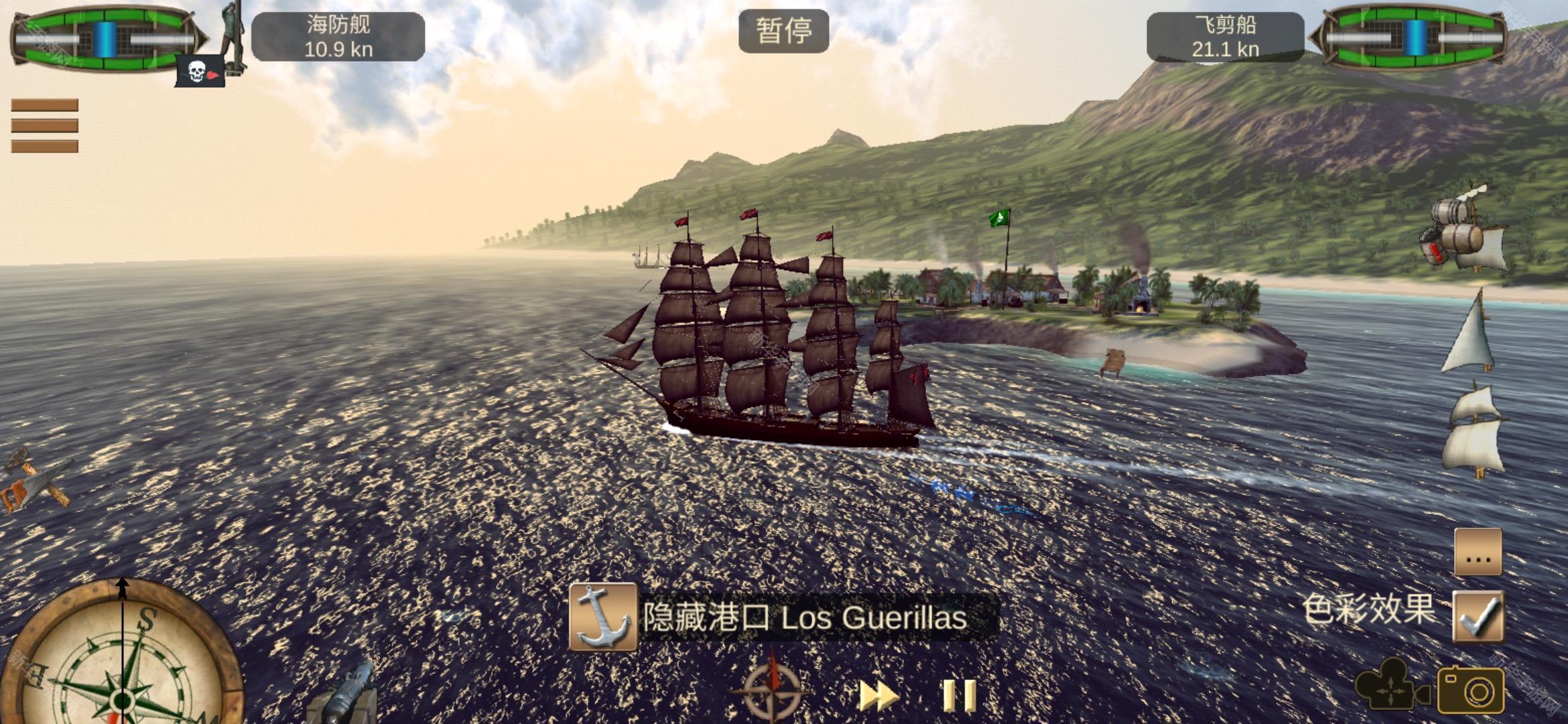
Task: Tap 暂停 to pause the game
Action: point(783,31)
